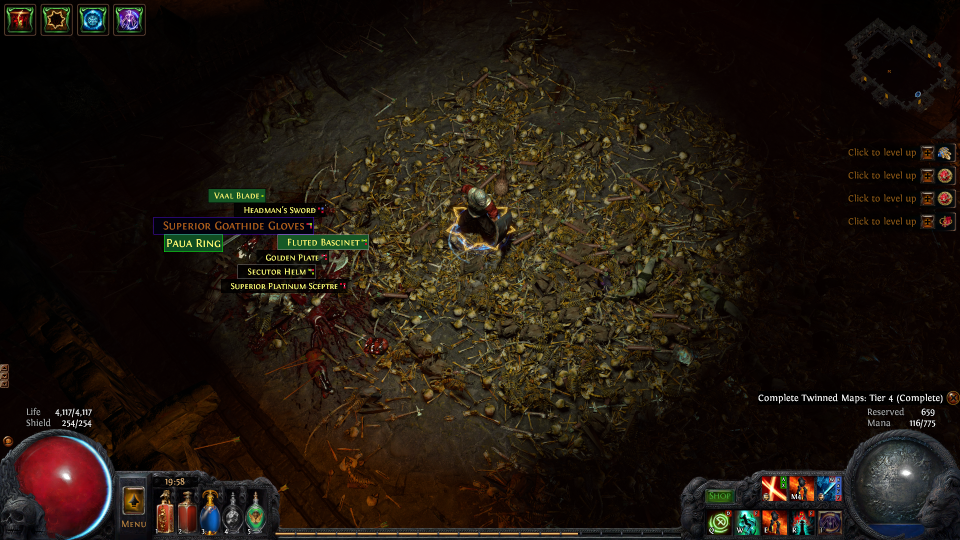This screenshot has height=540, width=960.
Task: Open the green Shop button
Action: click(x=720, y=496)
